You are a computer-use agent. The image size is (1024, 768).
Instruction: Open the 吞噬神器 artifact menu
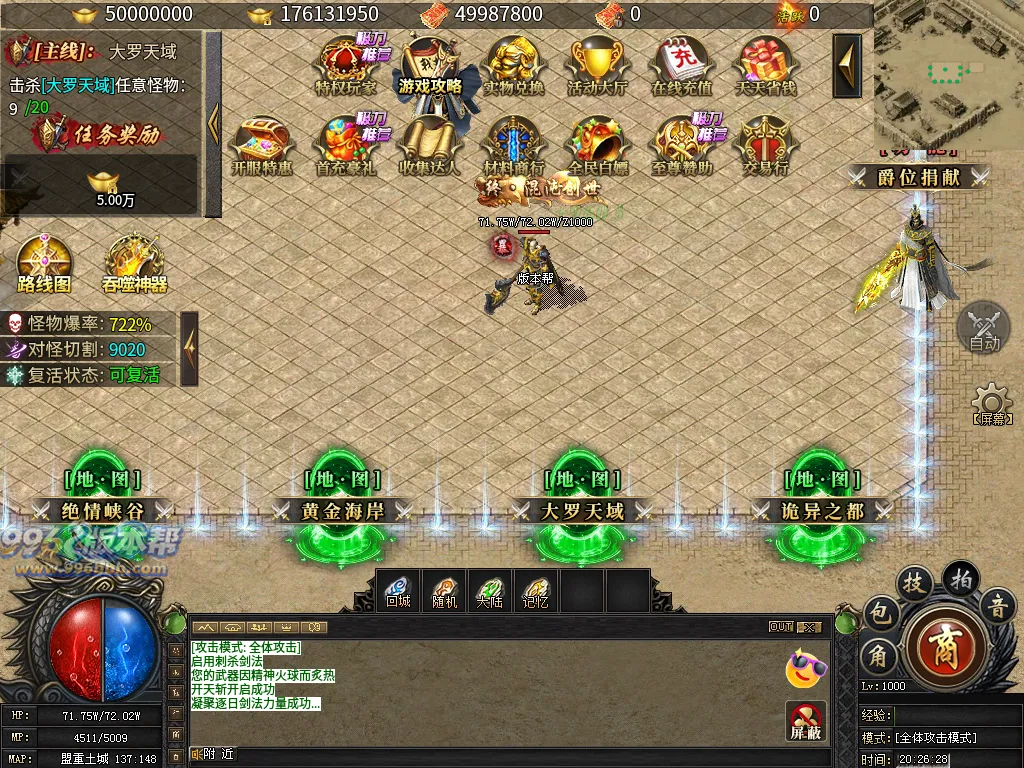135,264
